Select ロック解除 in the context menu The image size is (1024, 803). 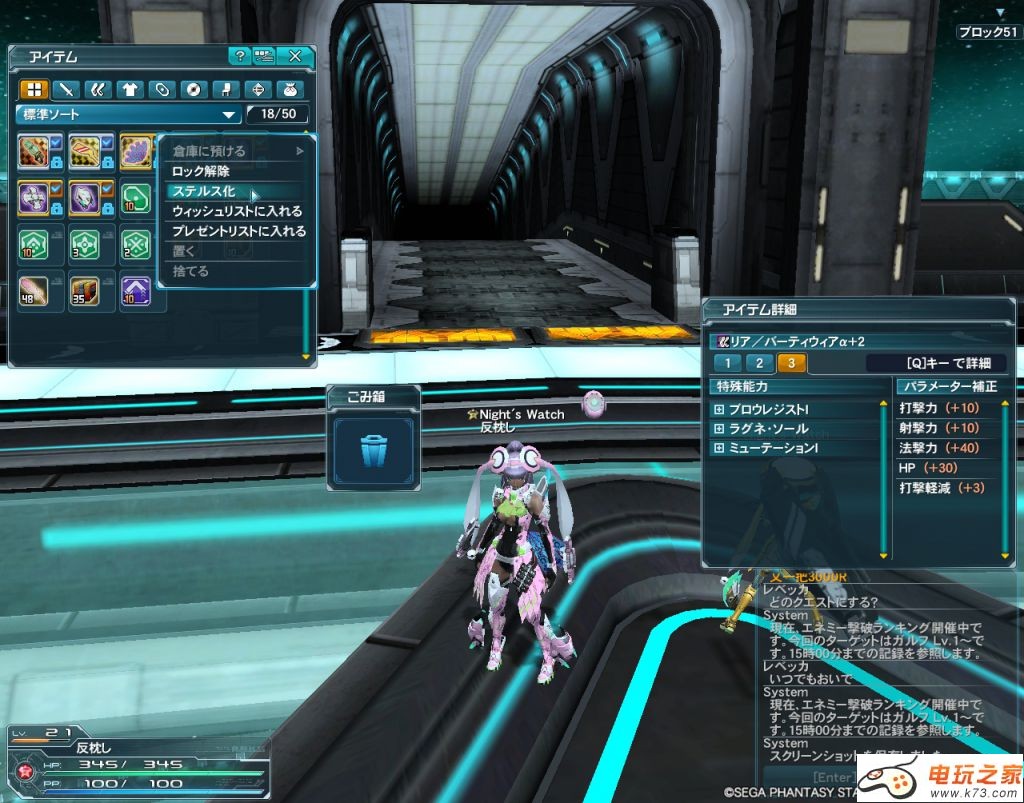[x=201, y=171]
